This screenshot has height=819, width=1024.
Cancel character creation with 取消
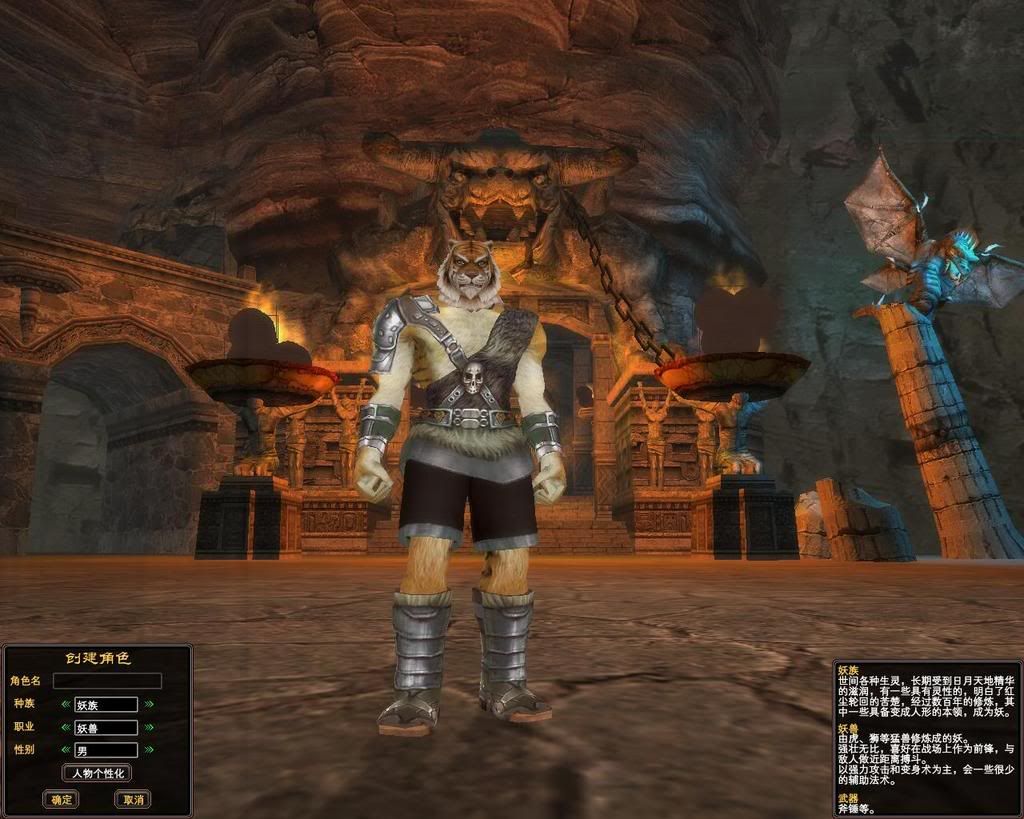point(132,799)
